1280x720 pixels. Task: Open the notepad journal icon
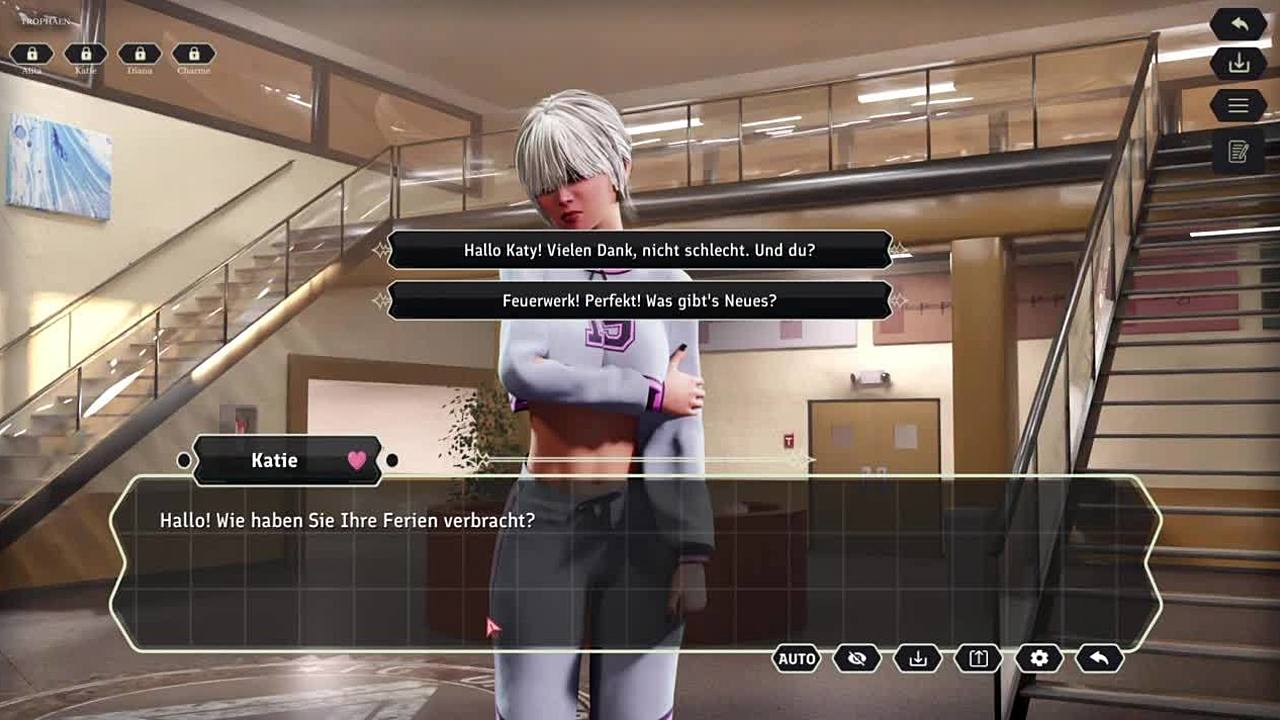1238,152
